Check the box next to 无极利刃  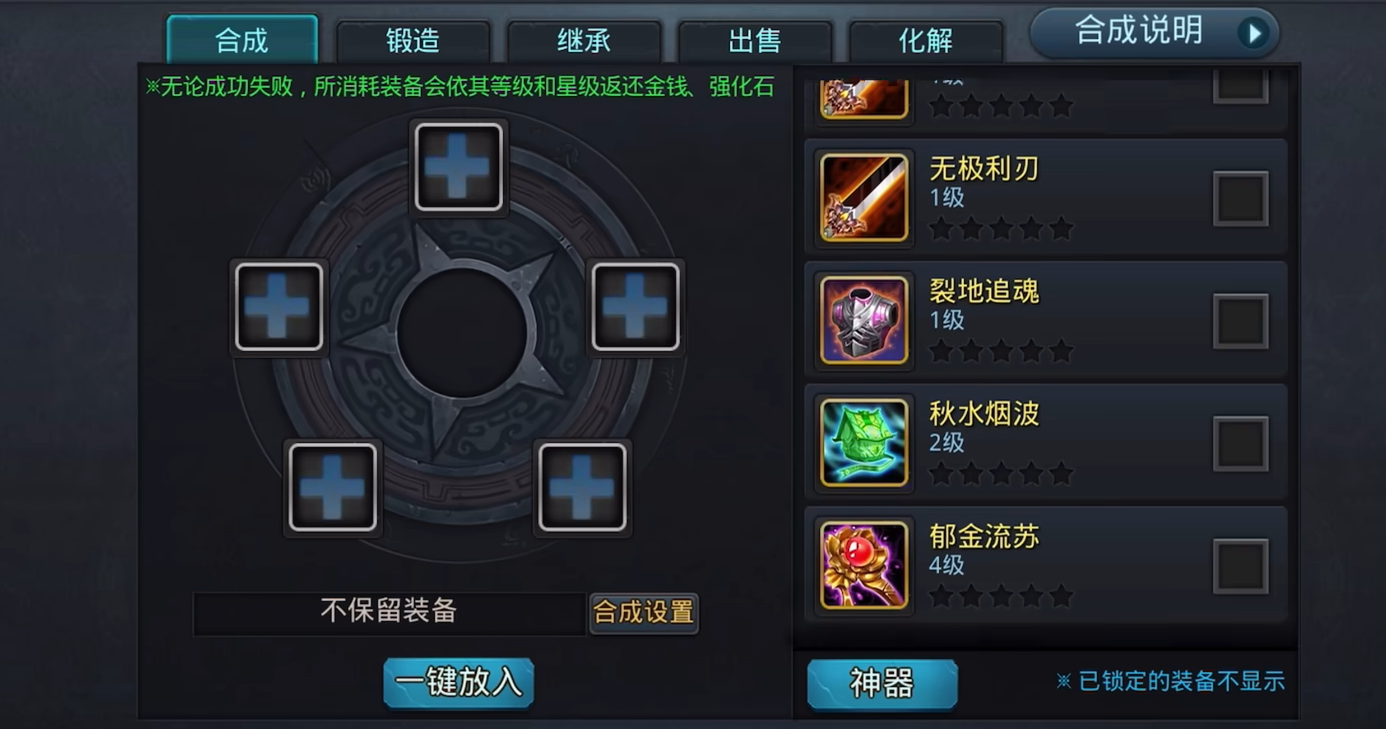pyautogui.click(x=1240, y=197)
